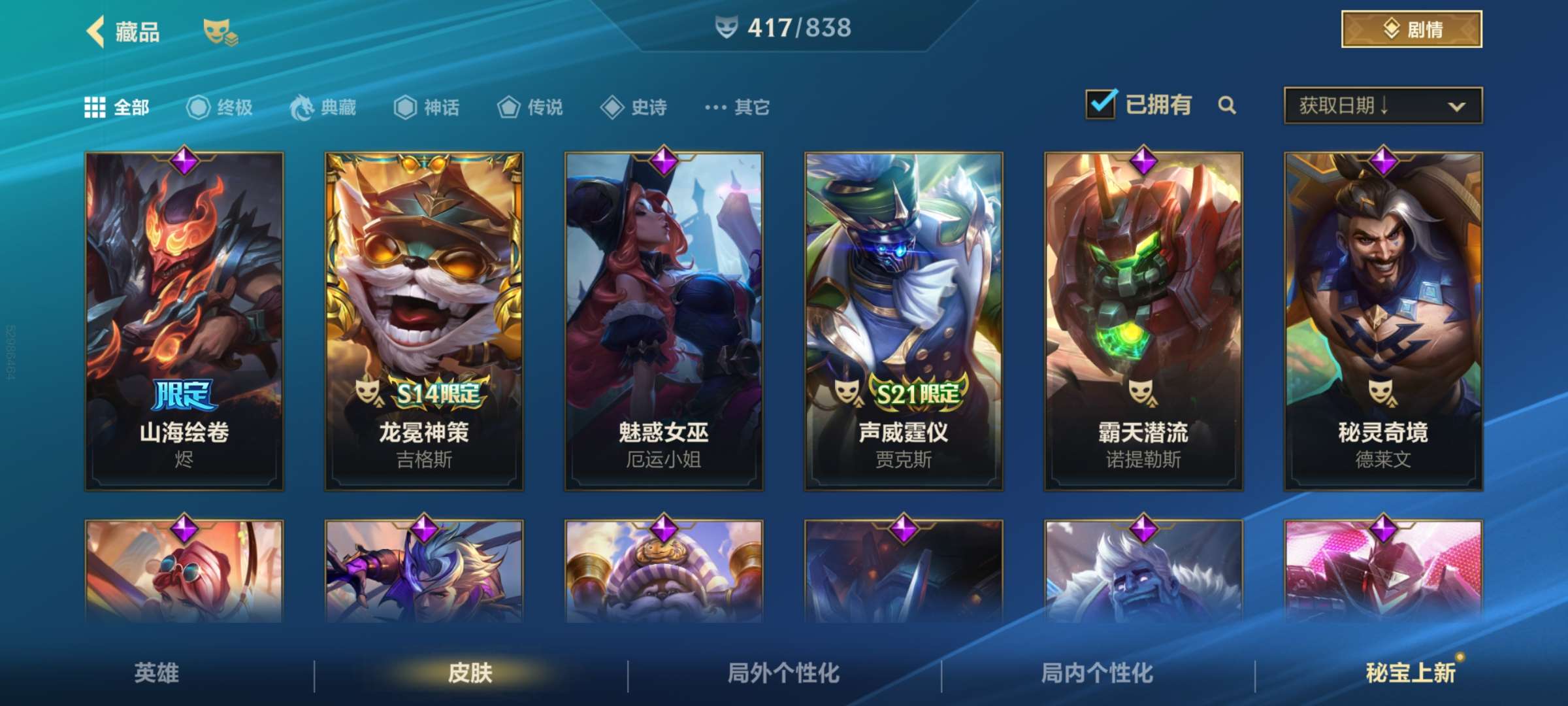The height and width of the screenshot is (706, 1568).
Task: Click the 史诗 diamond filter icon
Action: (x=613, y=108)
